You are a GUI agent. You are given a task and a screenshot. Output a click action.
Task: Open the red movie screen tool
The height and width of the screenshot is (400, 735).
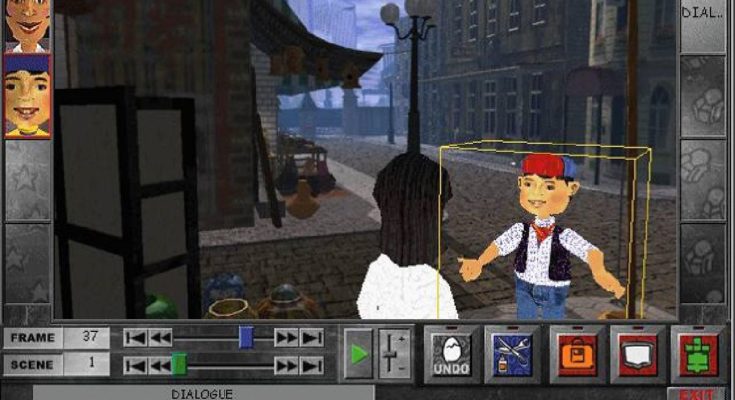(637, 354)
